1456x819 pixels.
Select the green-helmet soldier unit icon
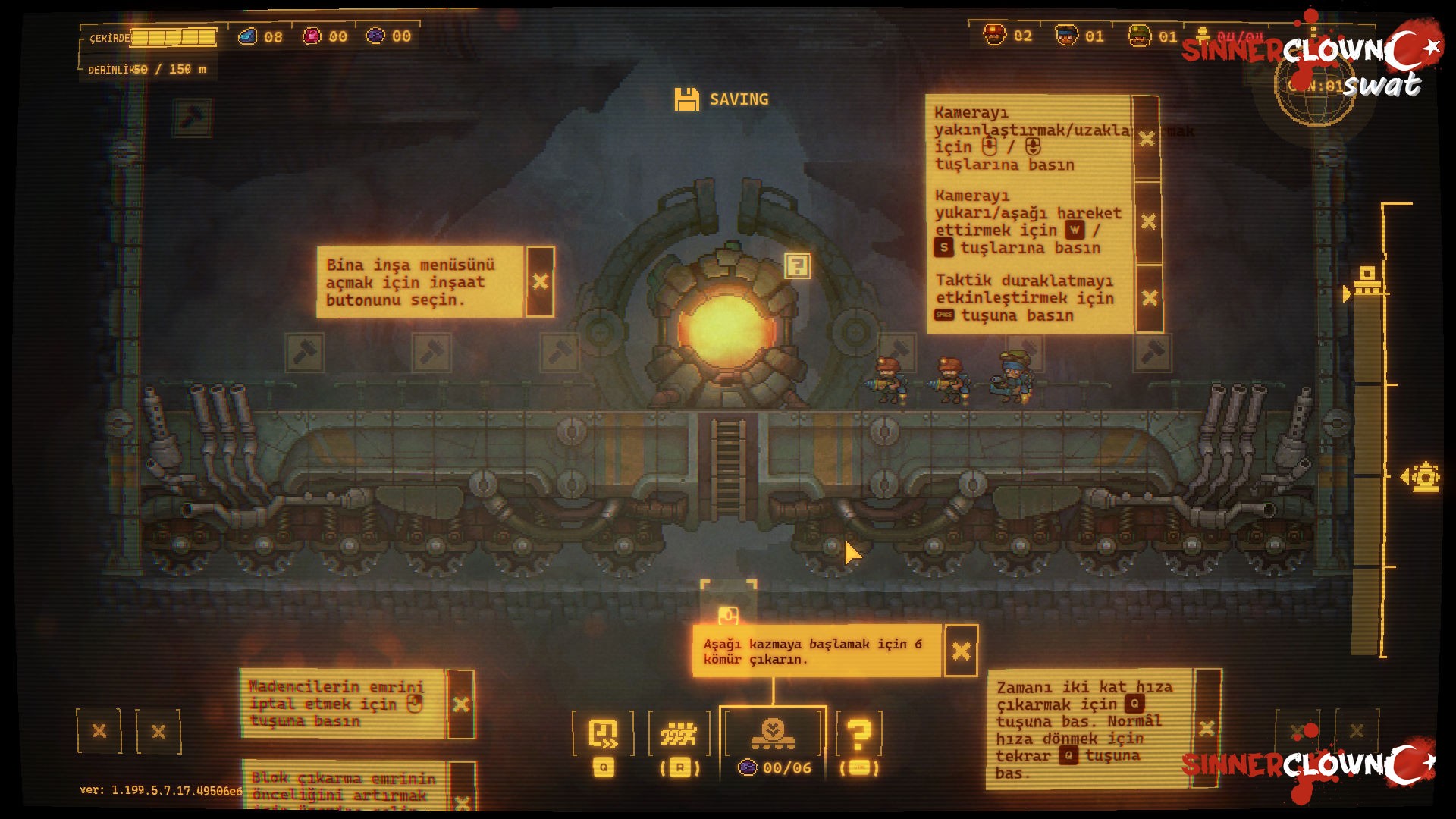click(1139, 36)
